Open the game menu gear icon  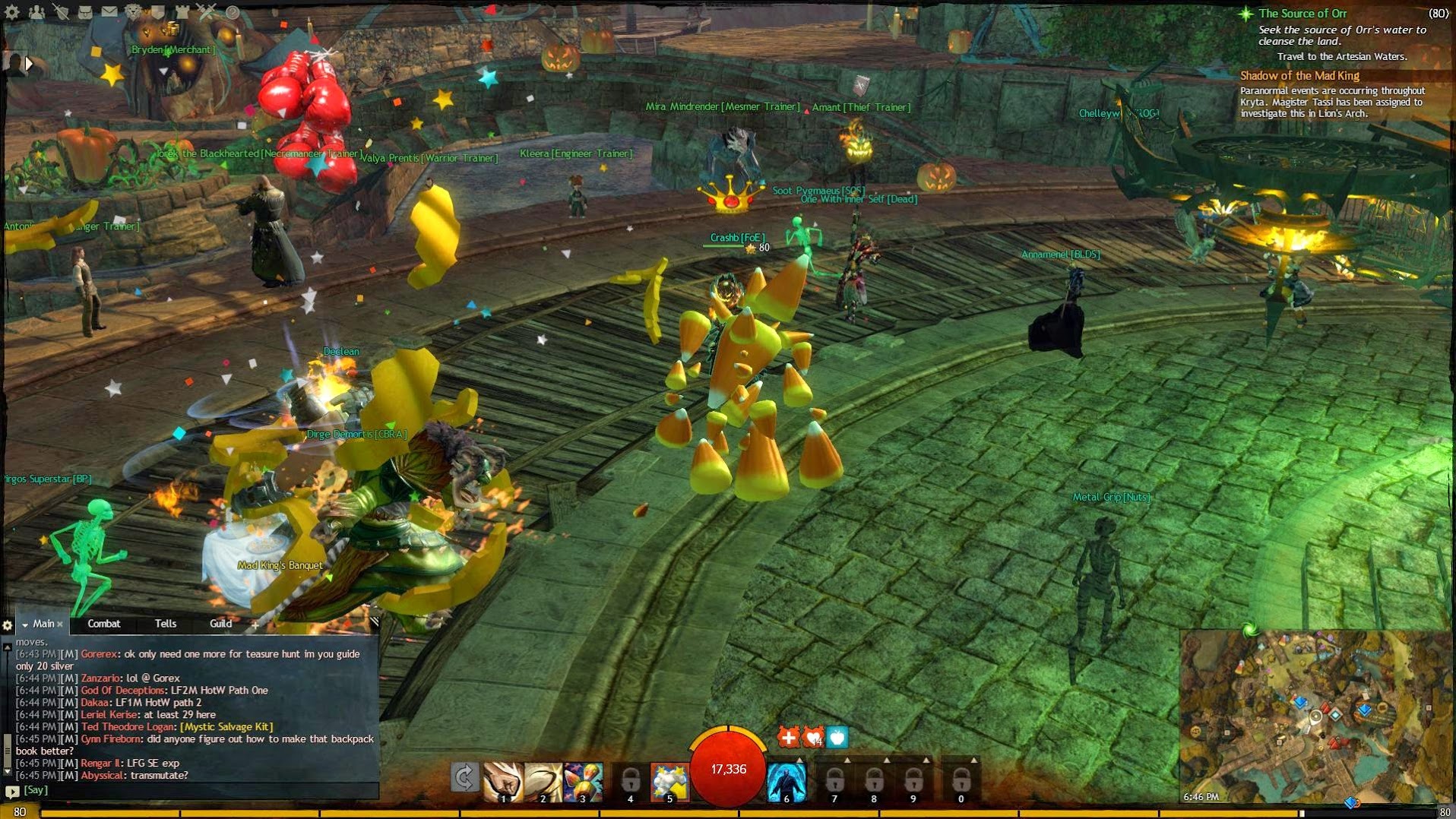click(11, 11)
